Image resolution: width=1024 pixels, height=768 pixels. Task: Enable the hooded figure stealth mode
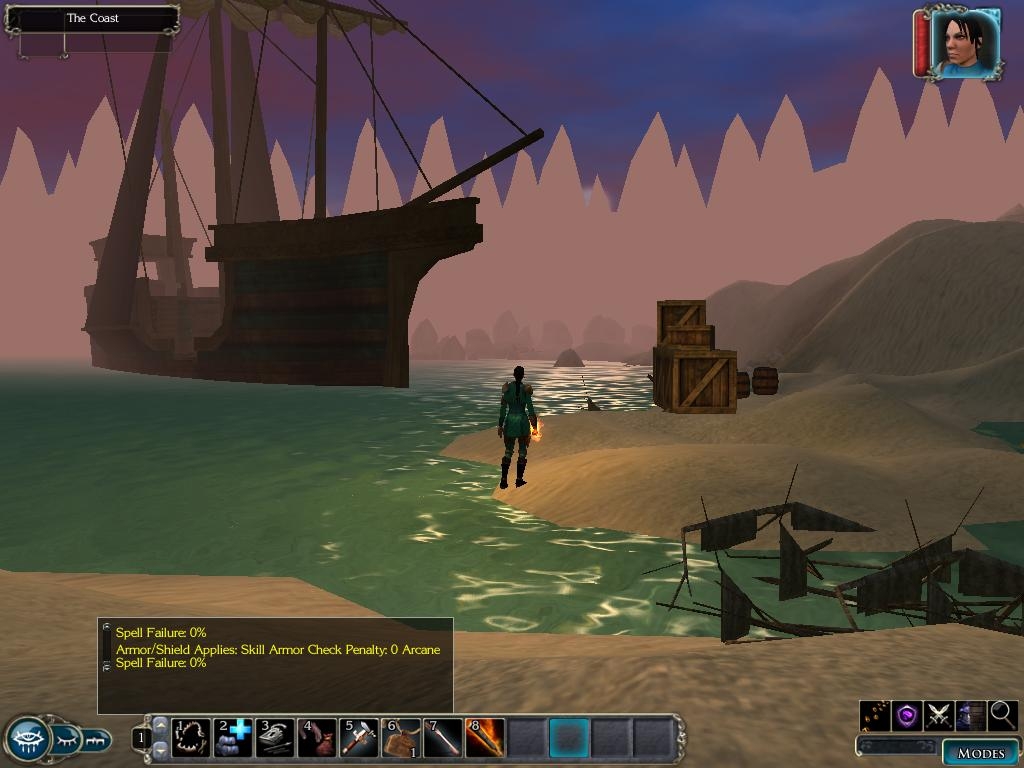[970, 716]
